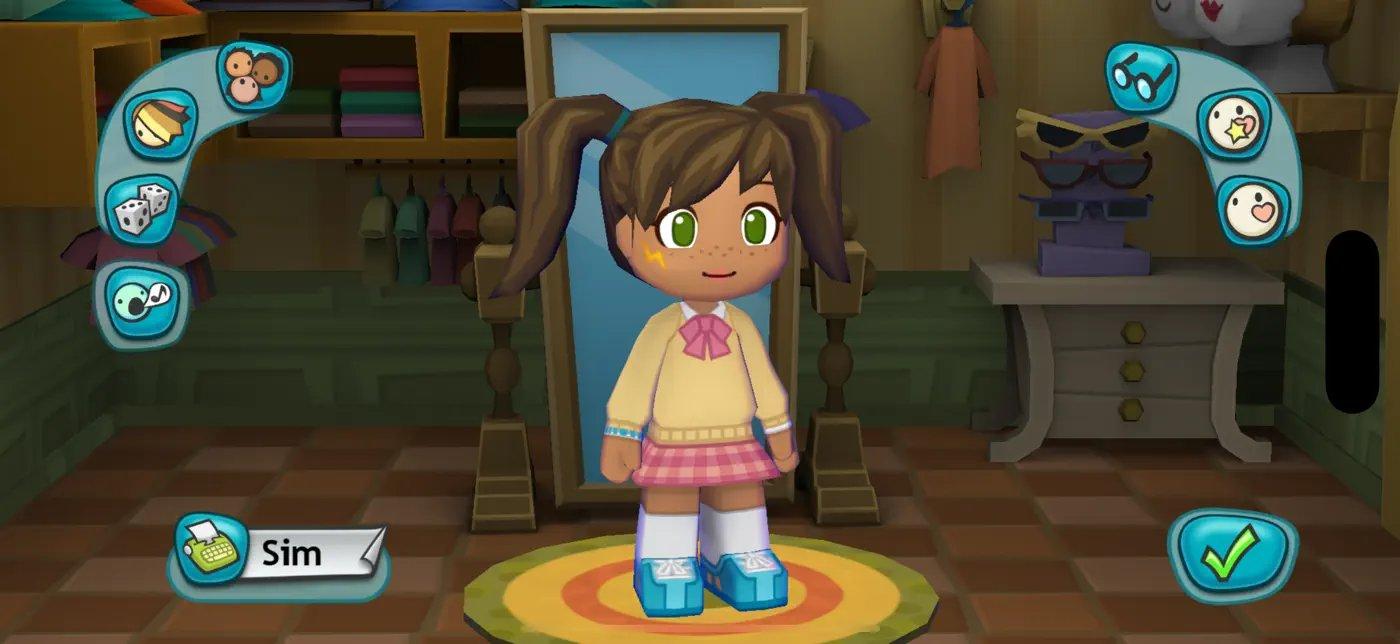Confirm the character with the green checkmark
This screenshot has width=1400, height=644.
tap(1231, 556)
